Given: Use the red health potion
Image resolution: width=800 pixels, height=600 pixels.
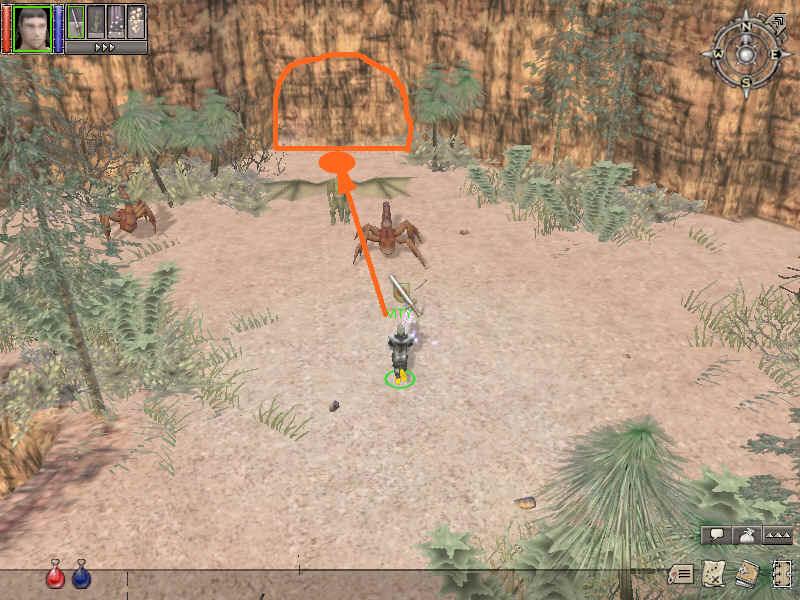Looking at the screenshot, I should tap(55, 576).
